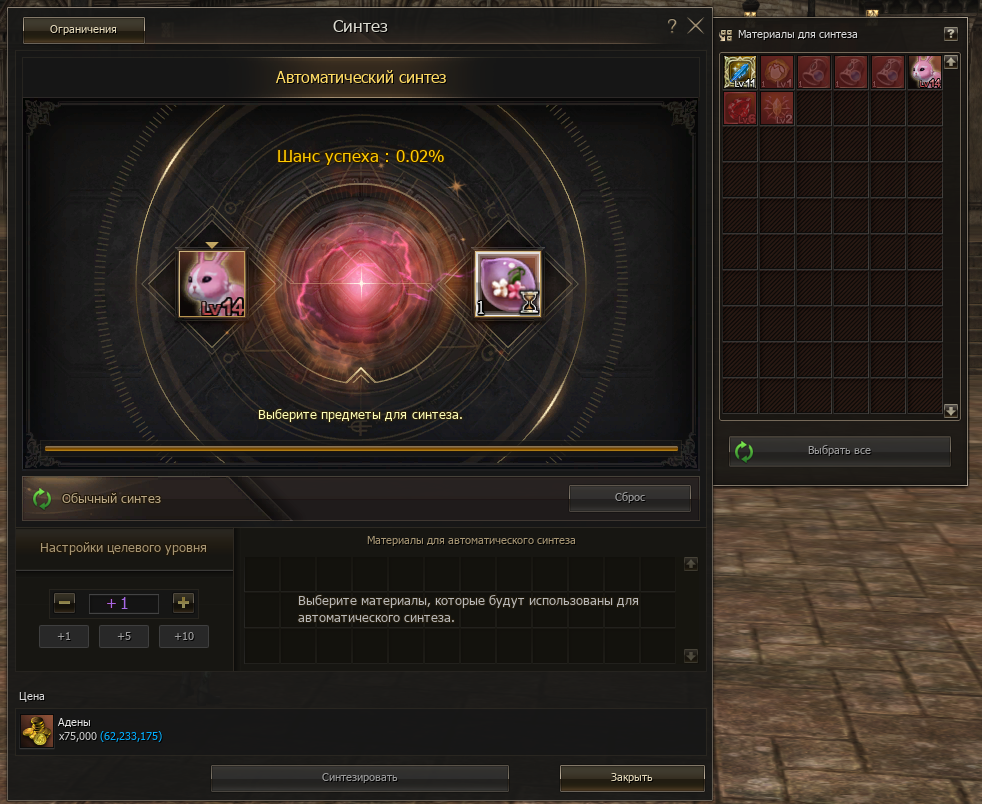Viewport: 982px width, 804px height.
Task: Pick the blue feather Lv11 material
Action: point(740,72)
